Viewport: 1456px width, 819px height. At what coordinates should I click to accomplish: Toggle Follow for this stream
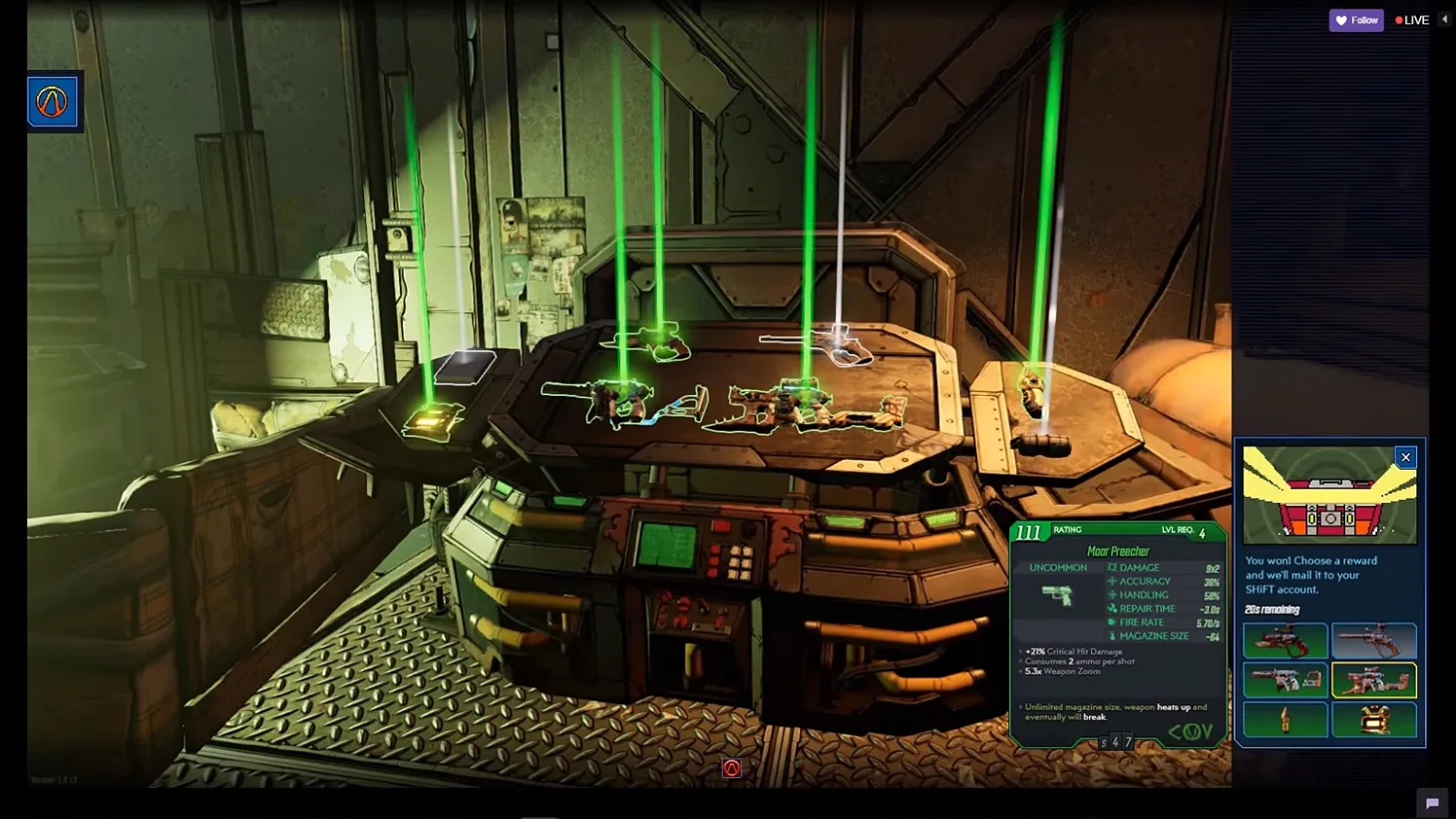click(1355, 20)
